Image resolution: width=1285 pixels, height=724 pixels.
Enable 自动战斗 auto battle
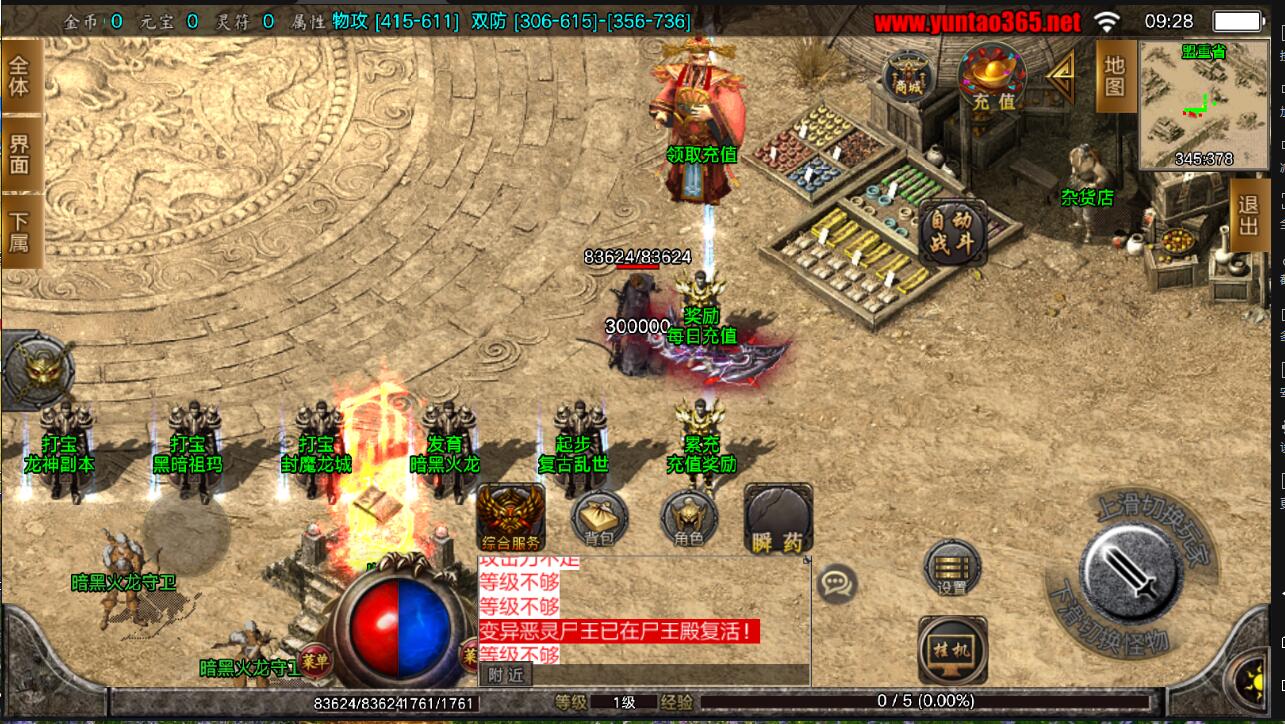[x=953, y=233]
